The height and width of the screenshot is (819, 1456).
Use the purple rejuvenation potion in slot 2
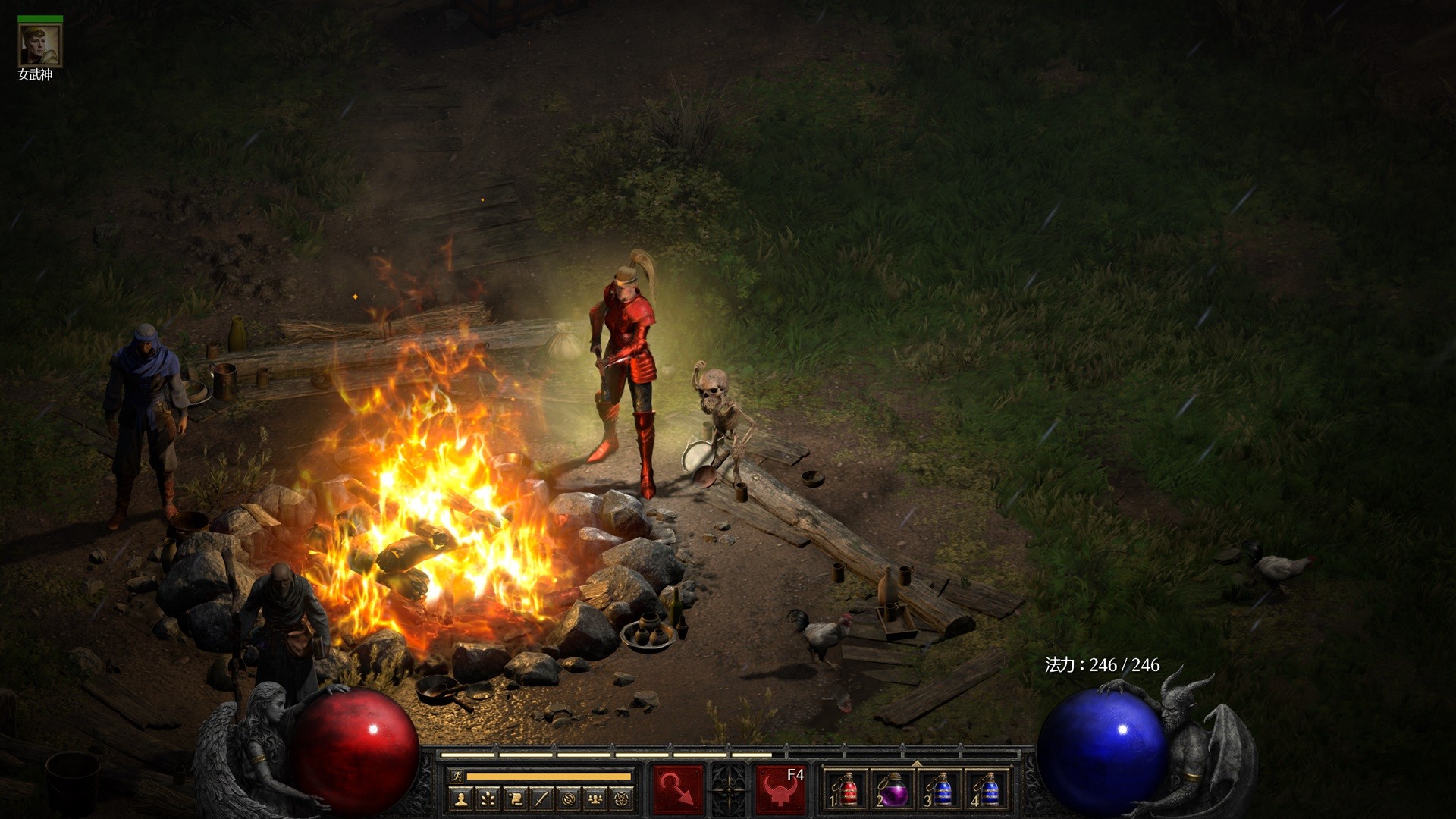(x=893, y=790)
